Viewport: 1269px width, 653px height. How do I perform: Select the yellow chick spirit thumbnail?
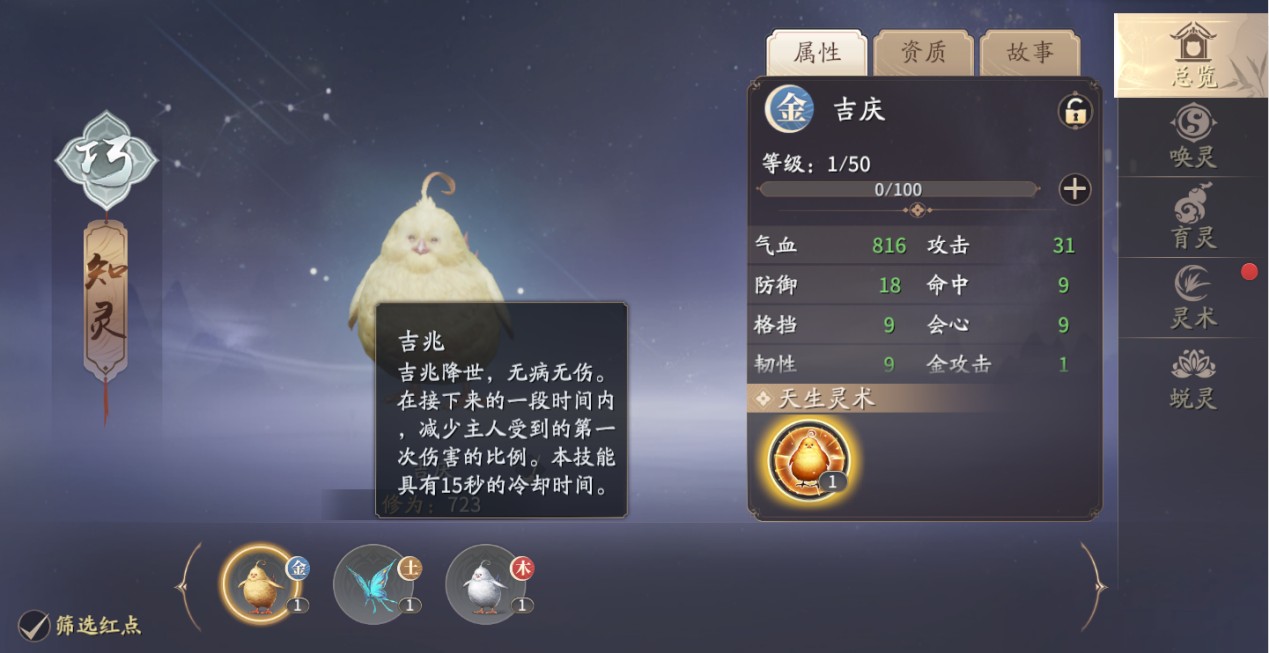point(260,584)
